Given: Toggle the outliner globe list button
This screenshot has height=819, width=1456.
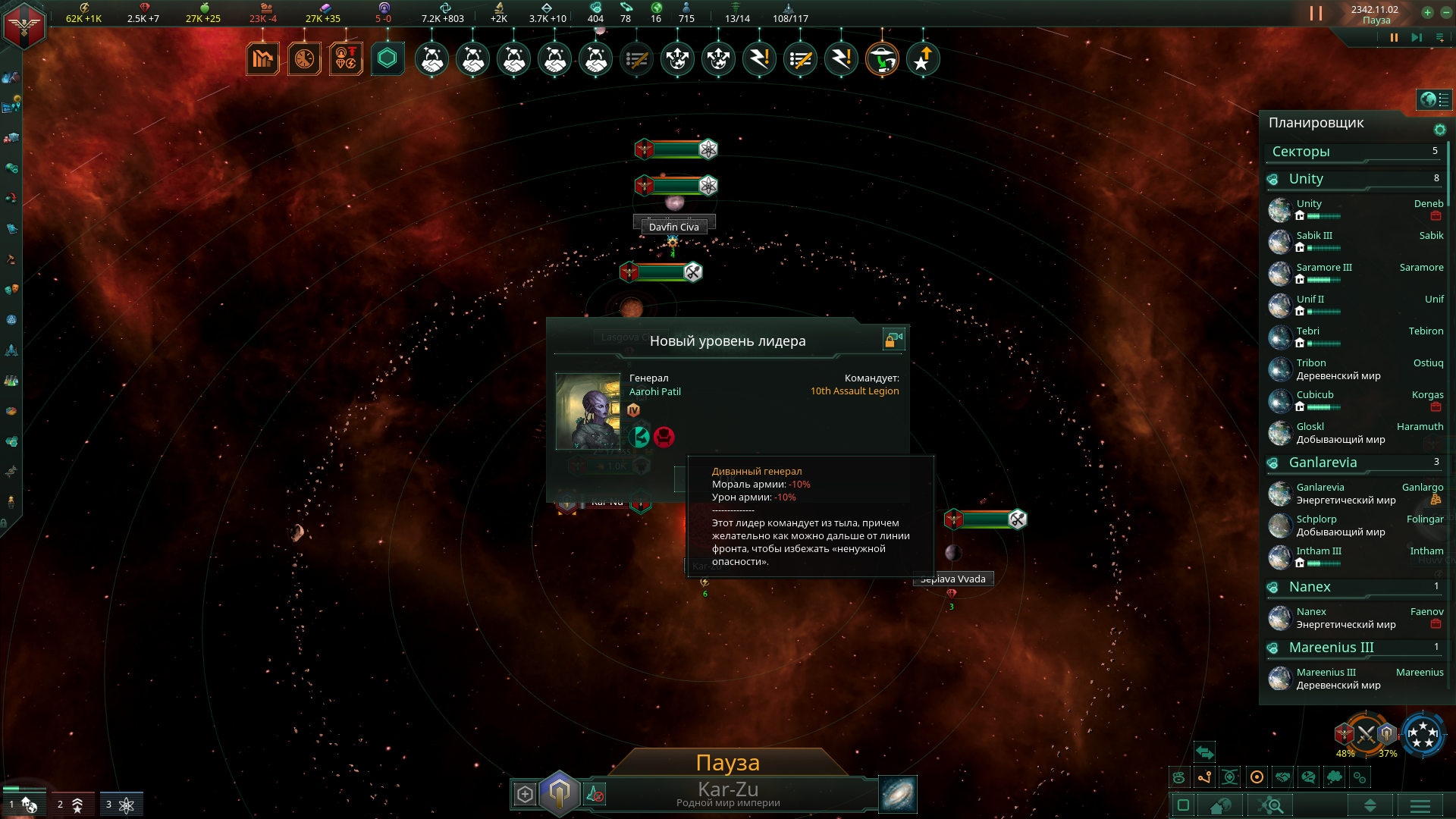Looking at the screenshot, I should 1434,99.
